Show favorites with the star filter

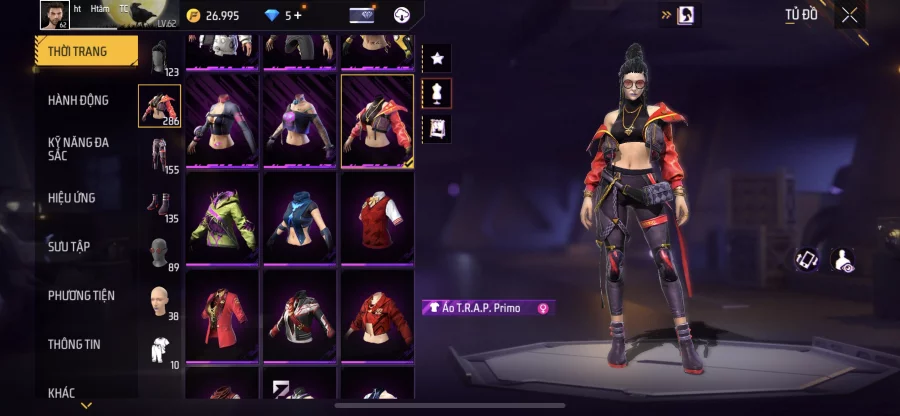tap(437, 58)
